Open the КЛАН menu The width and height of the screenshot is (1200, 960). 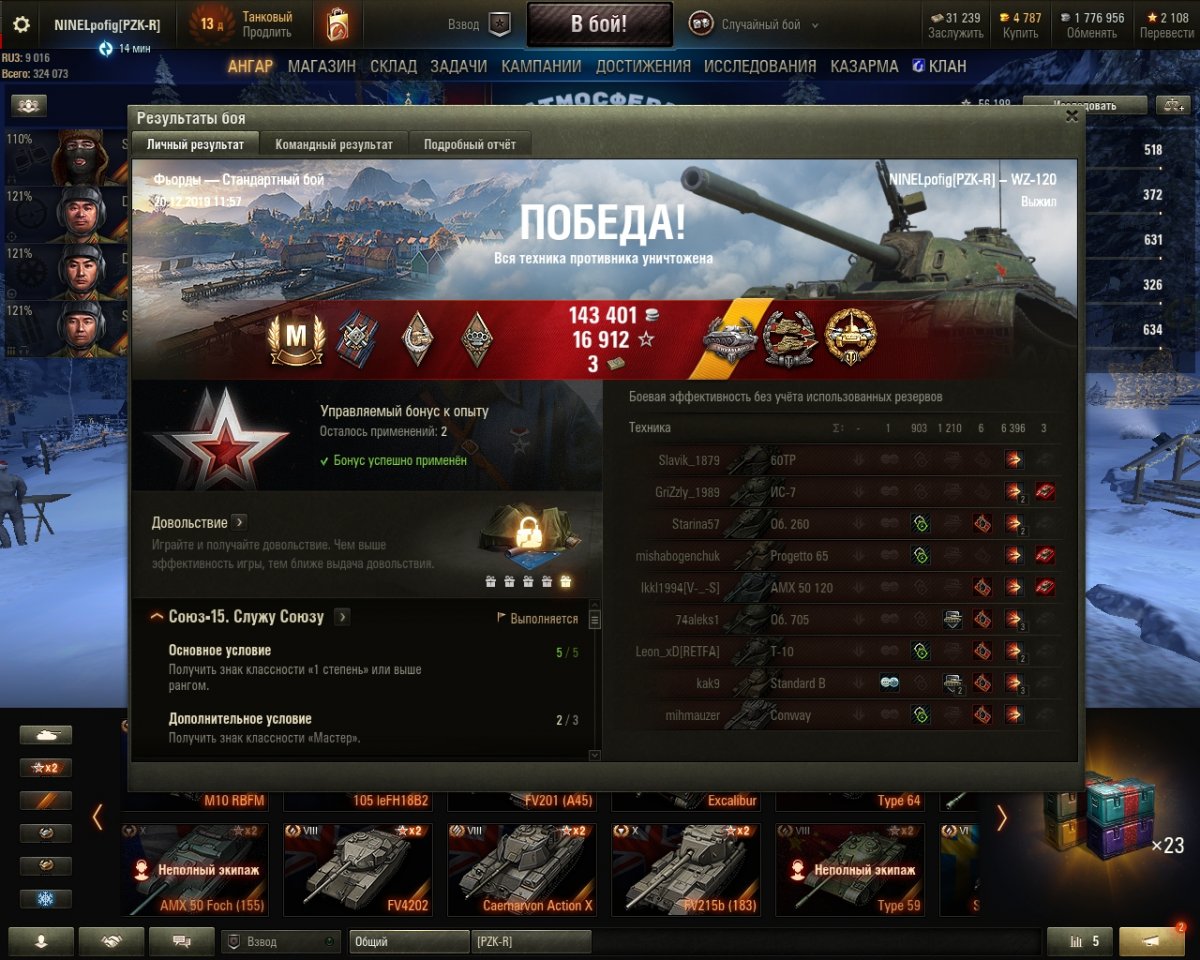[939, 66]
